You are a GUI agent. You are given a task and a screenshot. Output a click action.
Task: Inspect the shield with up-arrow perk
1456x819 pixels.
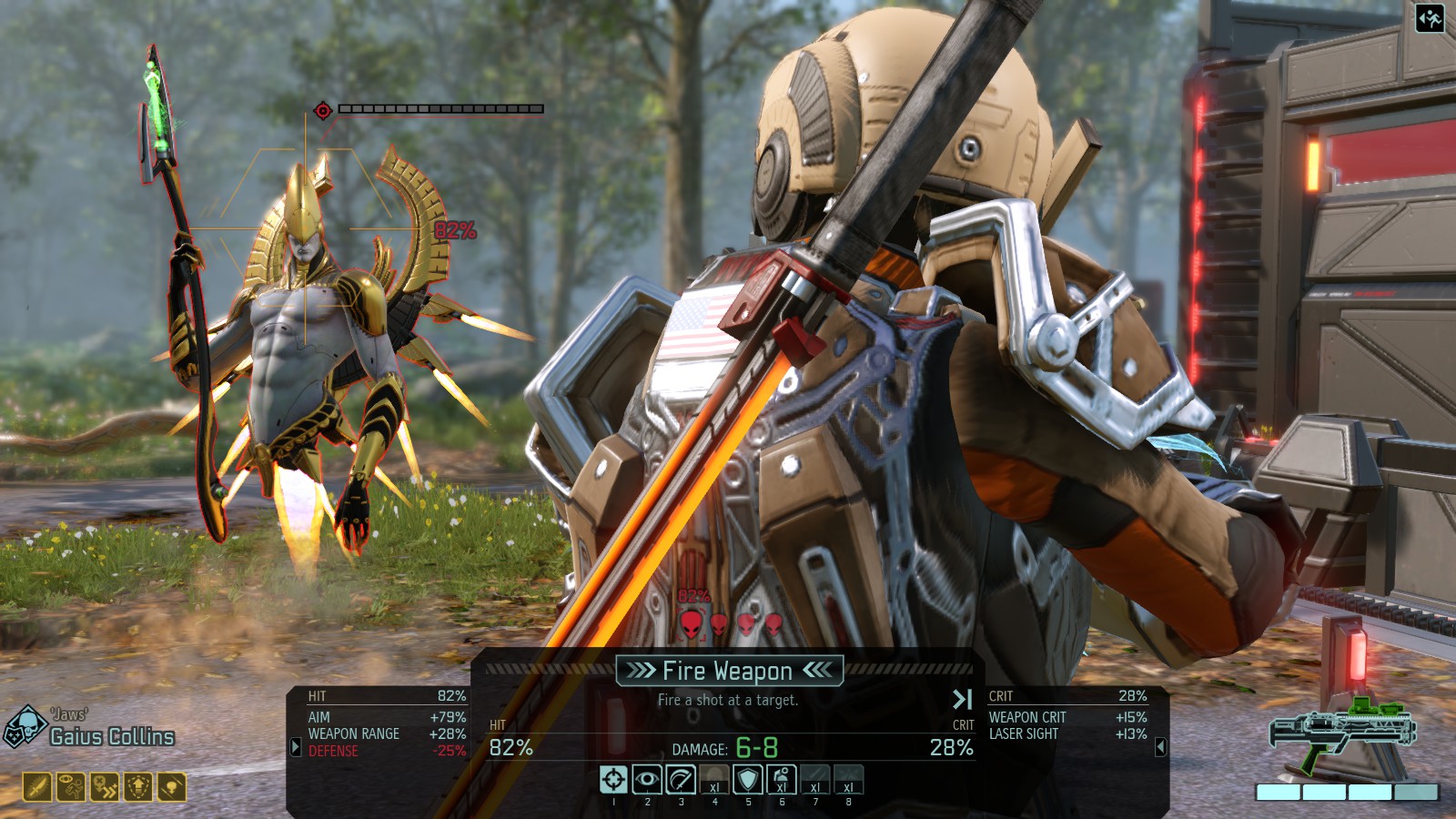(x=138, y=786)
